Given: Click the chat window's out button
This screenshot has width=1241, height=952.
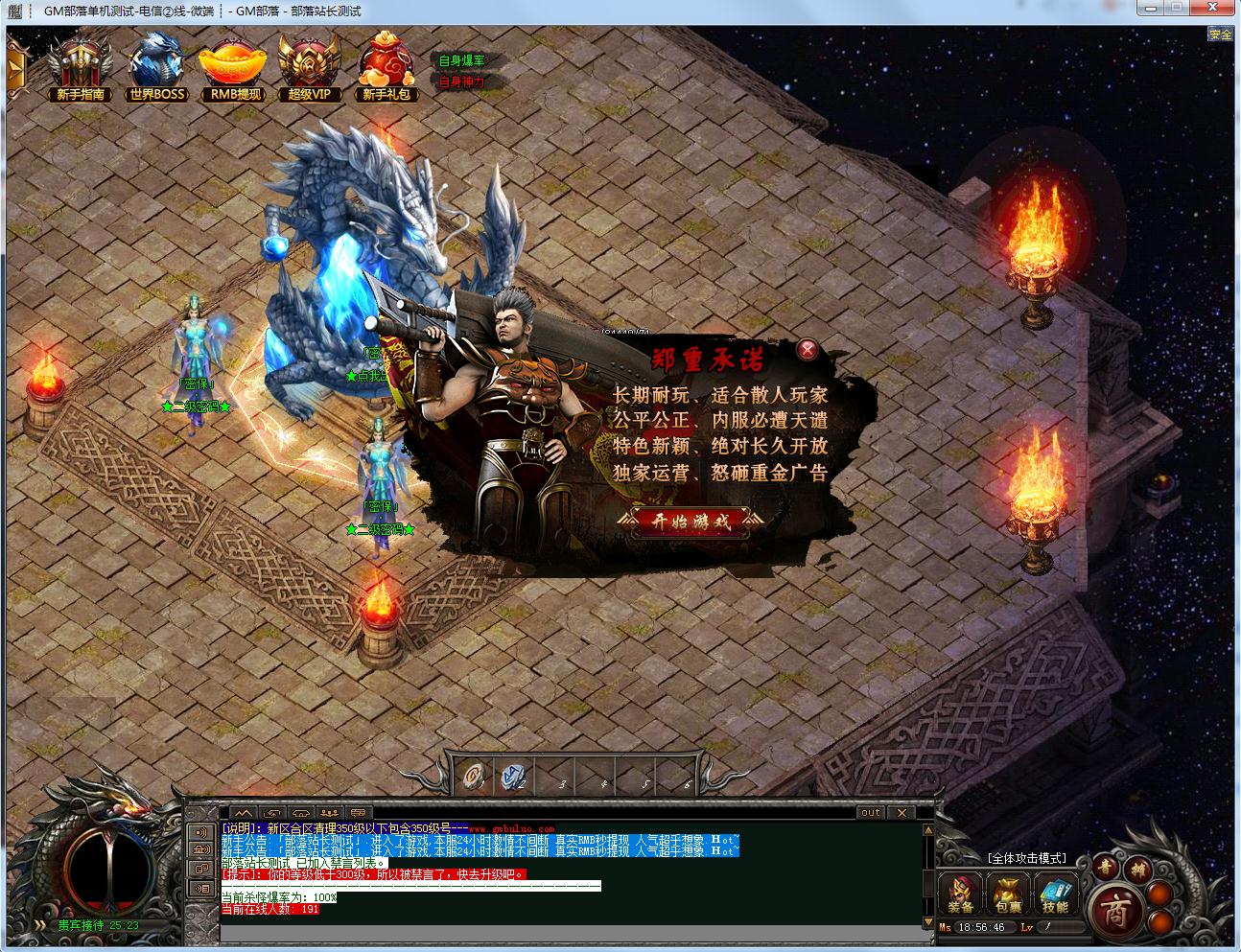Looking at the screenshot, I should click(870, 812).
